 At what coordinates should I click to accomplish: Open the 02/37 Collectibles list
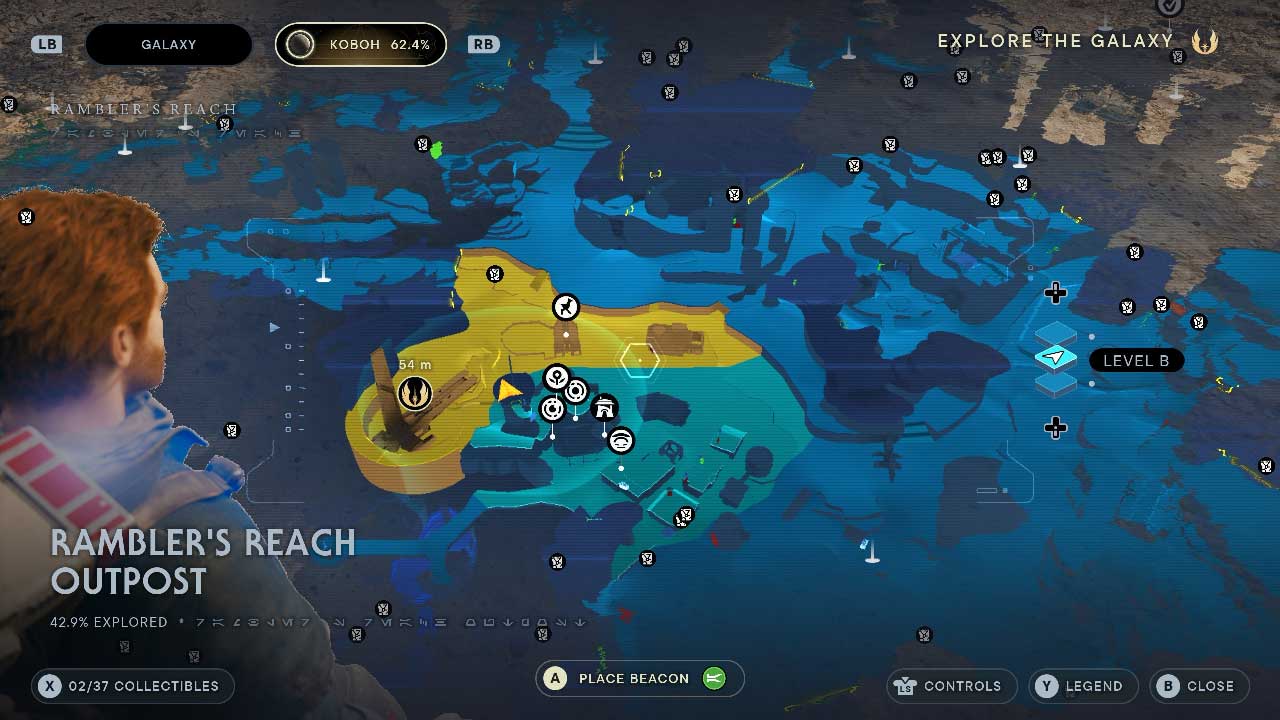(132, 686)
